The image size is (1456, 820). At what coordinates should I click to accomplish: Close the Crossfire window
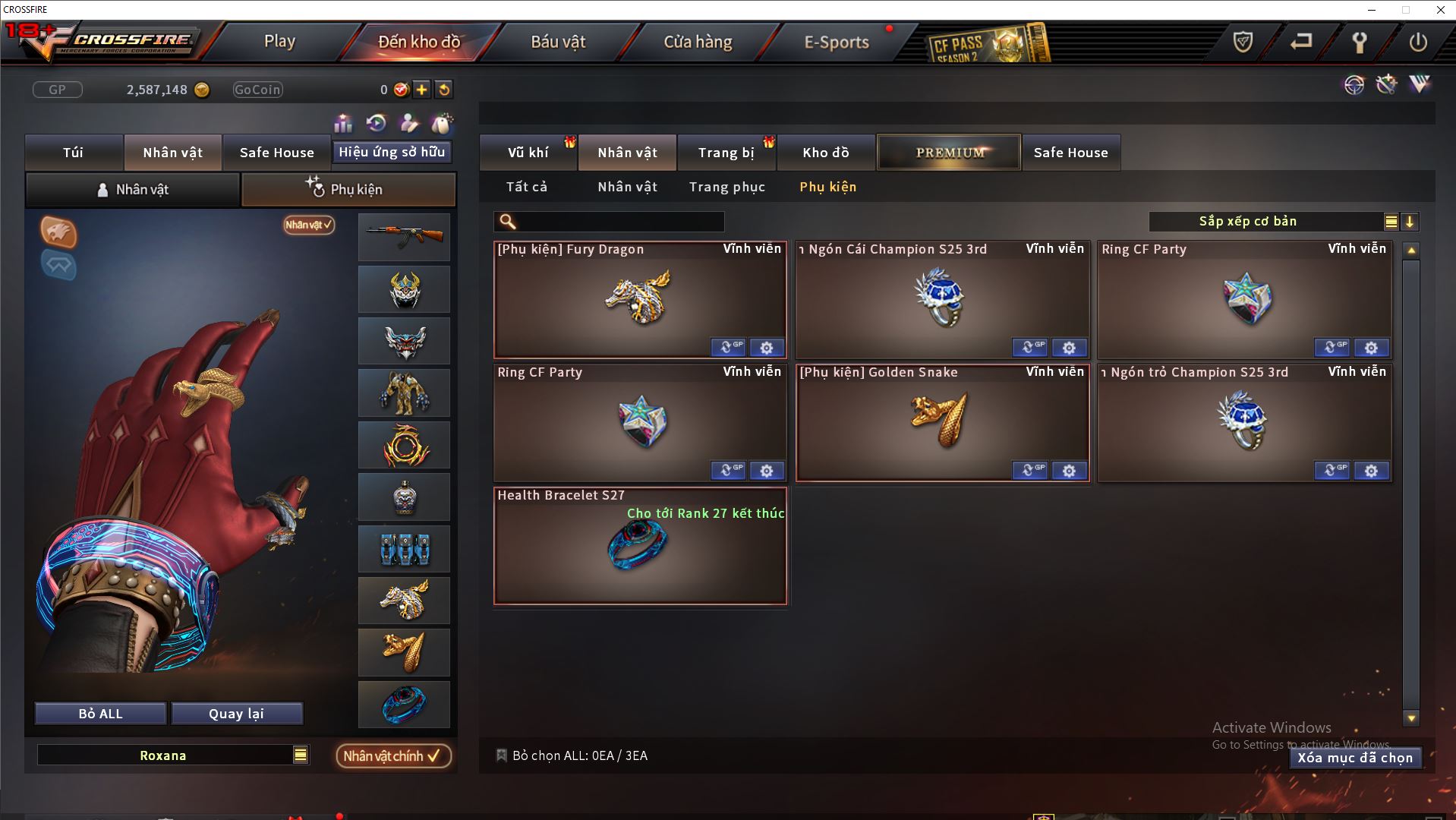click(x=1440, y=10)
